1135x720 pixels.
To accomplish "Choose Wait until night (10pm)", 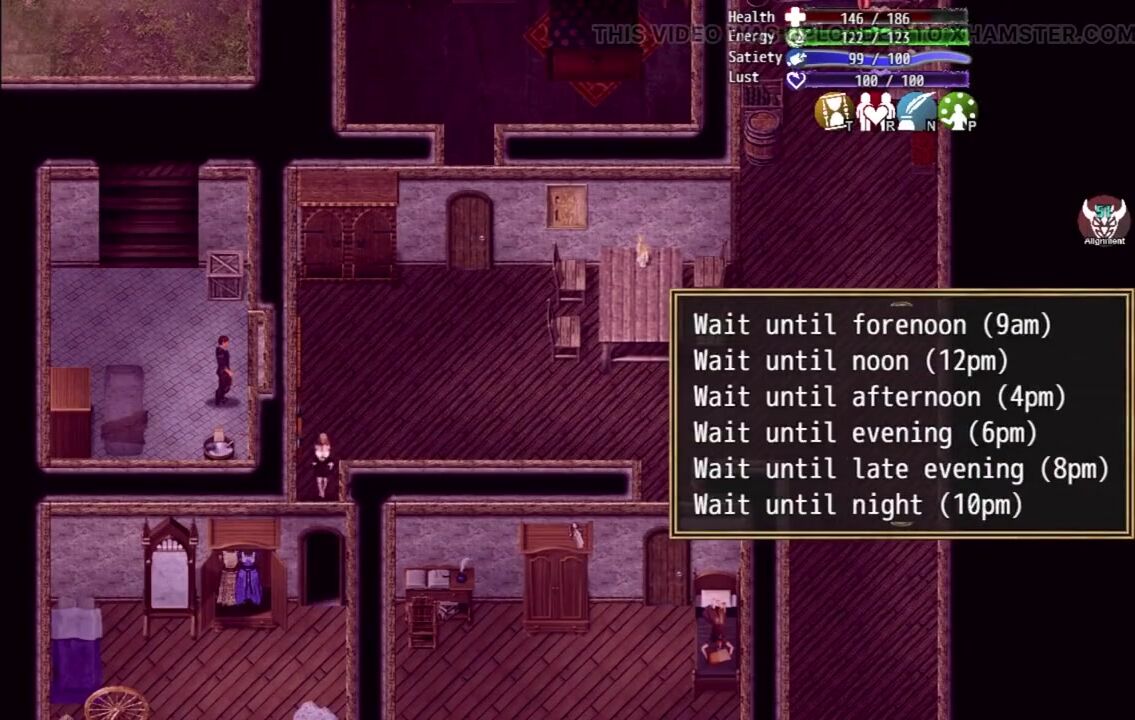I will click(x=858, y=505).
